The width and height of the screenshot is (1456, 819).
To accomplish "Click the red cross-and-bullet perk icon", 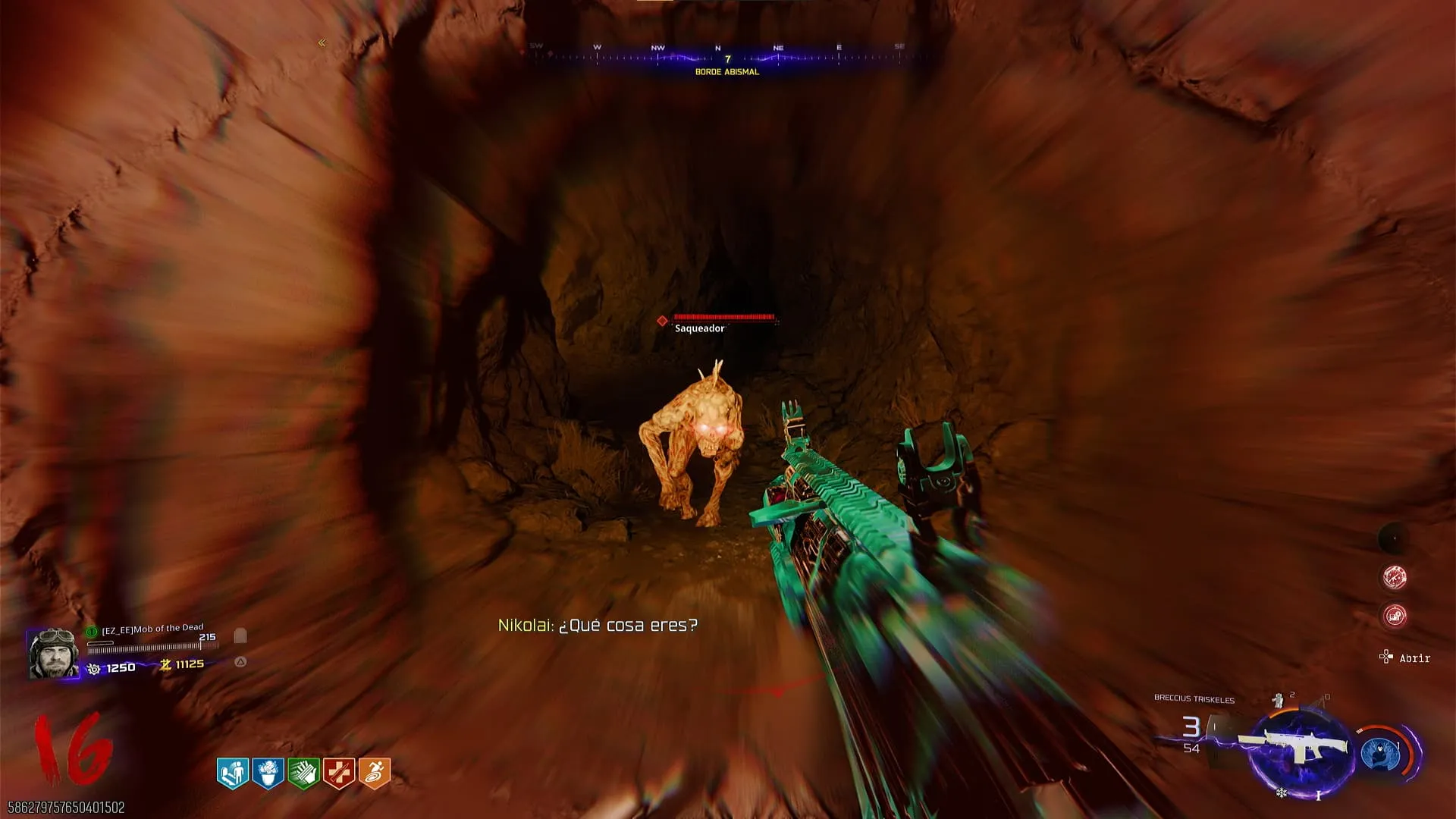I will tap(339, 773).
